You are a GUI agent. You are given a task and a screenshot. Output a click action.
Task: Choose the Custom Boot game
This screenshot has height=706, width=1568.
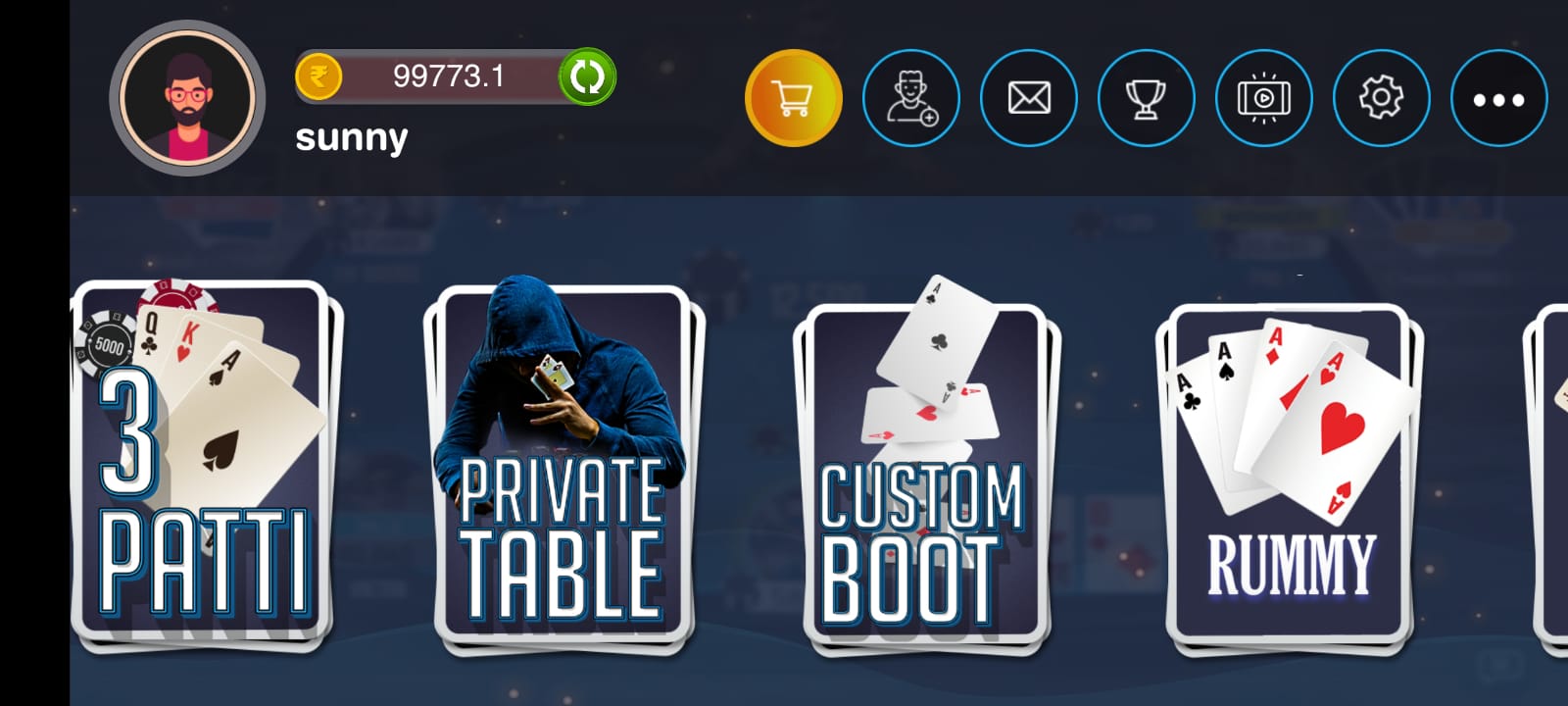tap(925, 476)
